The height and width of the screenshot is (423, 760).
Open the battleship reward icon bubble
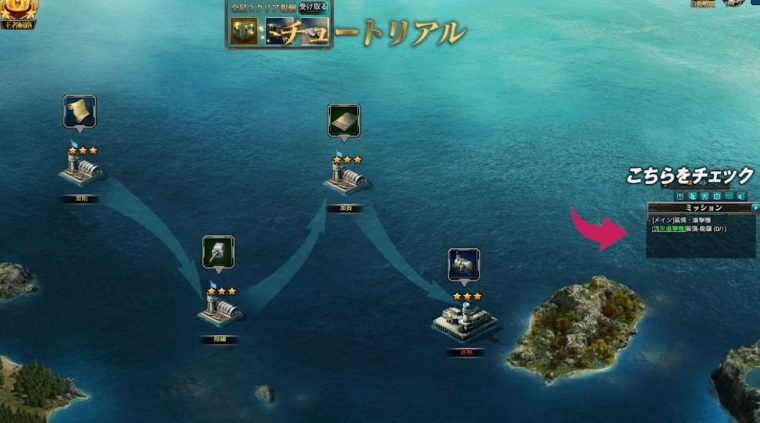[464, 264]
